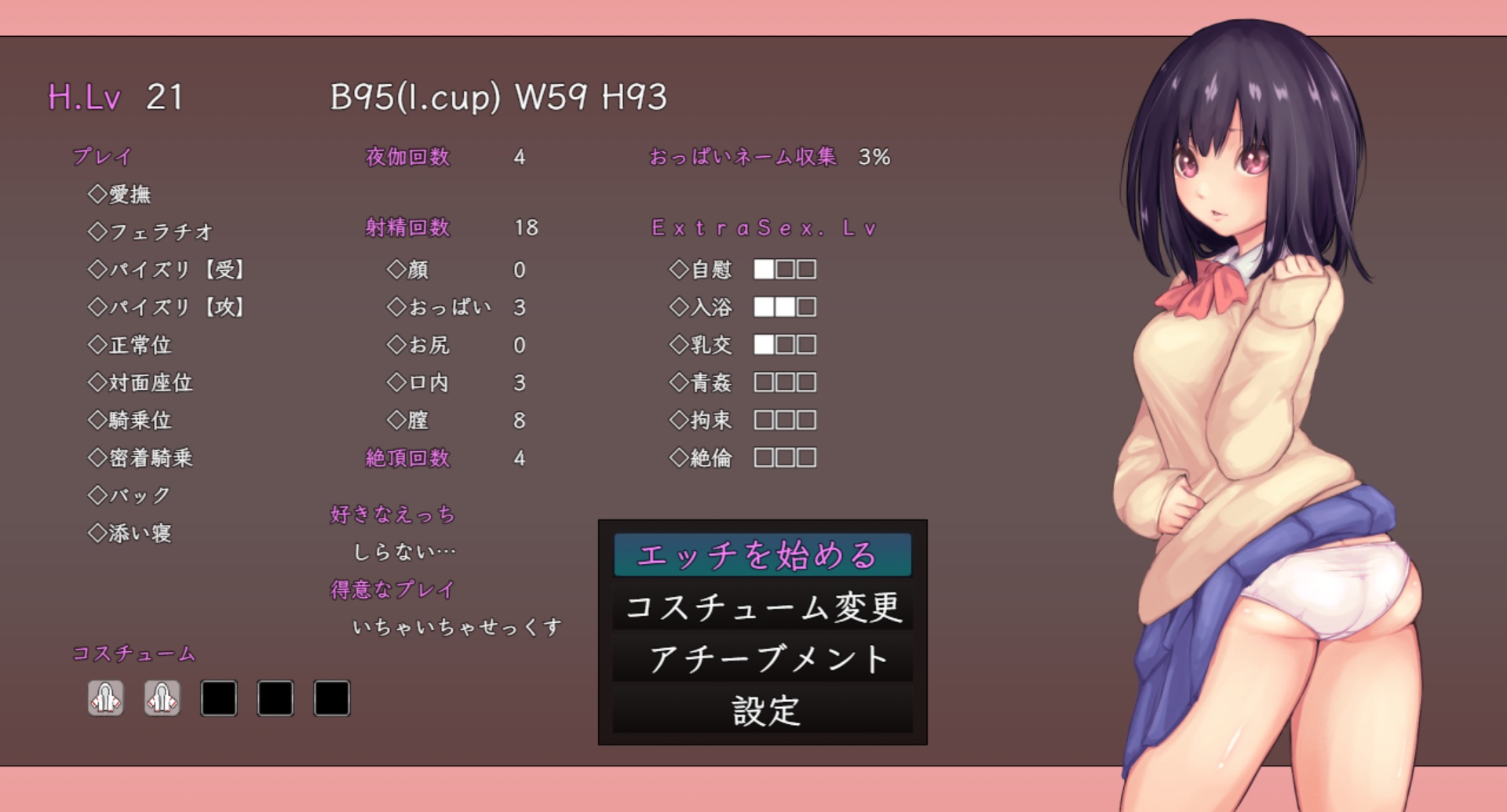Image resolution: width=1507 pixels, height=812 pixels.
Task: Select the highlighted エッチを始める menu entry
Action: 761,555
